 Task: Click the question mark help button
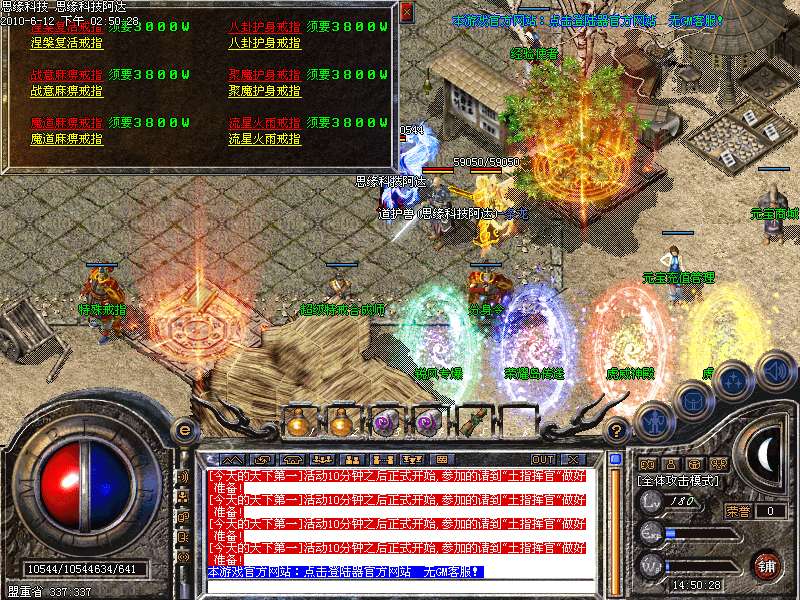pyautogui.click(x=618, y=431)
